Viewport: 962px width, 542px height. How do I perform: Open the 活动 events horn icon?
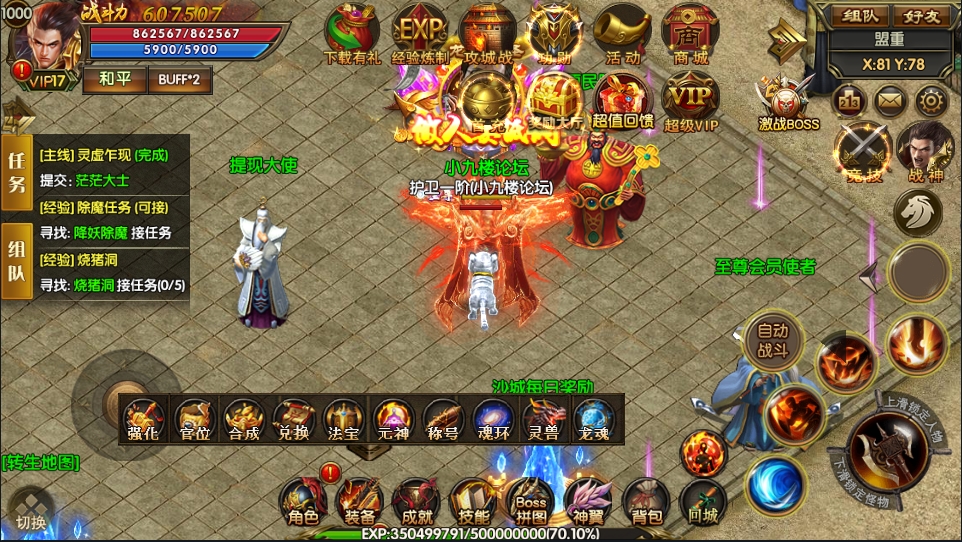(x=622, y=33)
